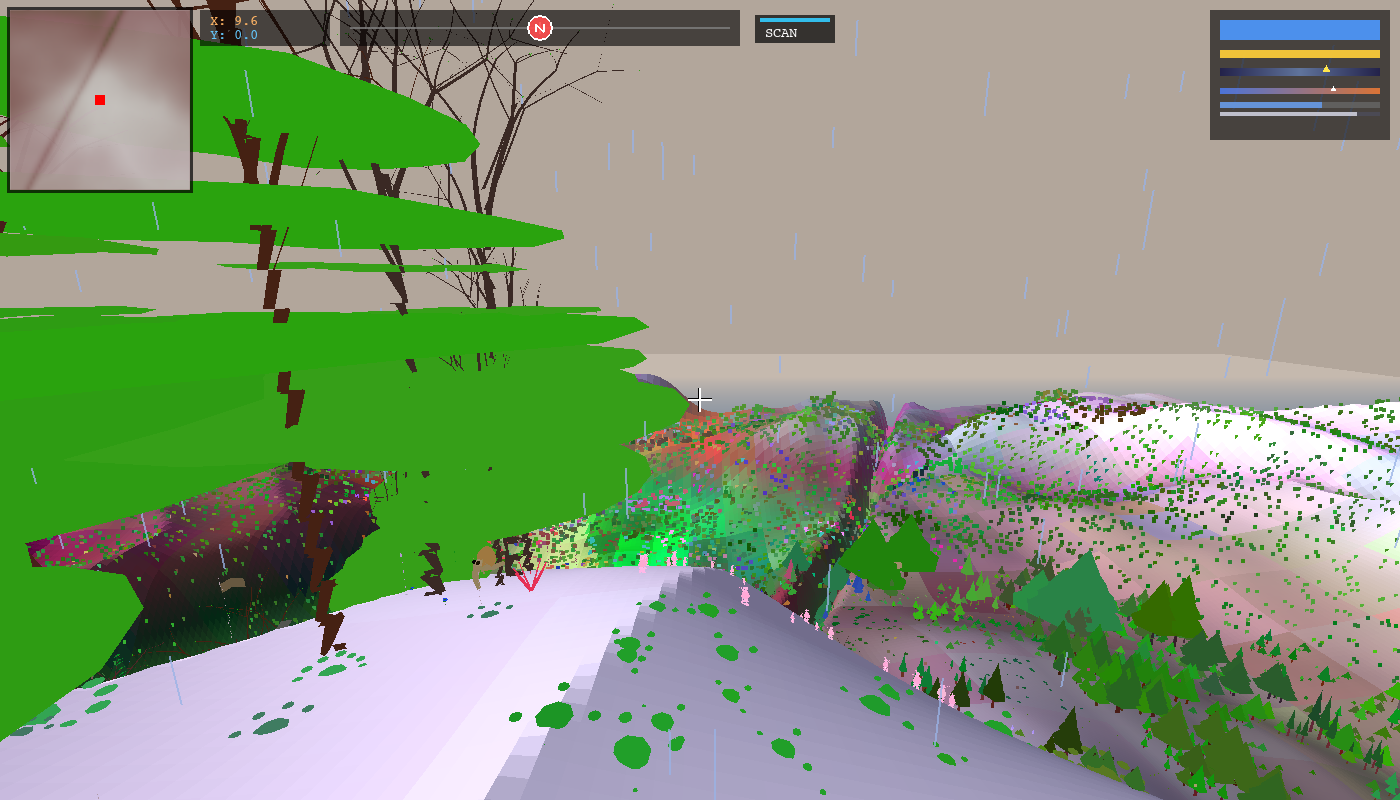Click the half-filled blue progress bar
Image resolution: width=1400 pixels, height=800 pixels.
click(x=1270, y=104)
